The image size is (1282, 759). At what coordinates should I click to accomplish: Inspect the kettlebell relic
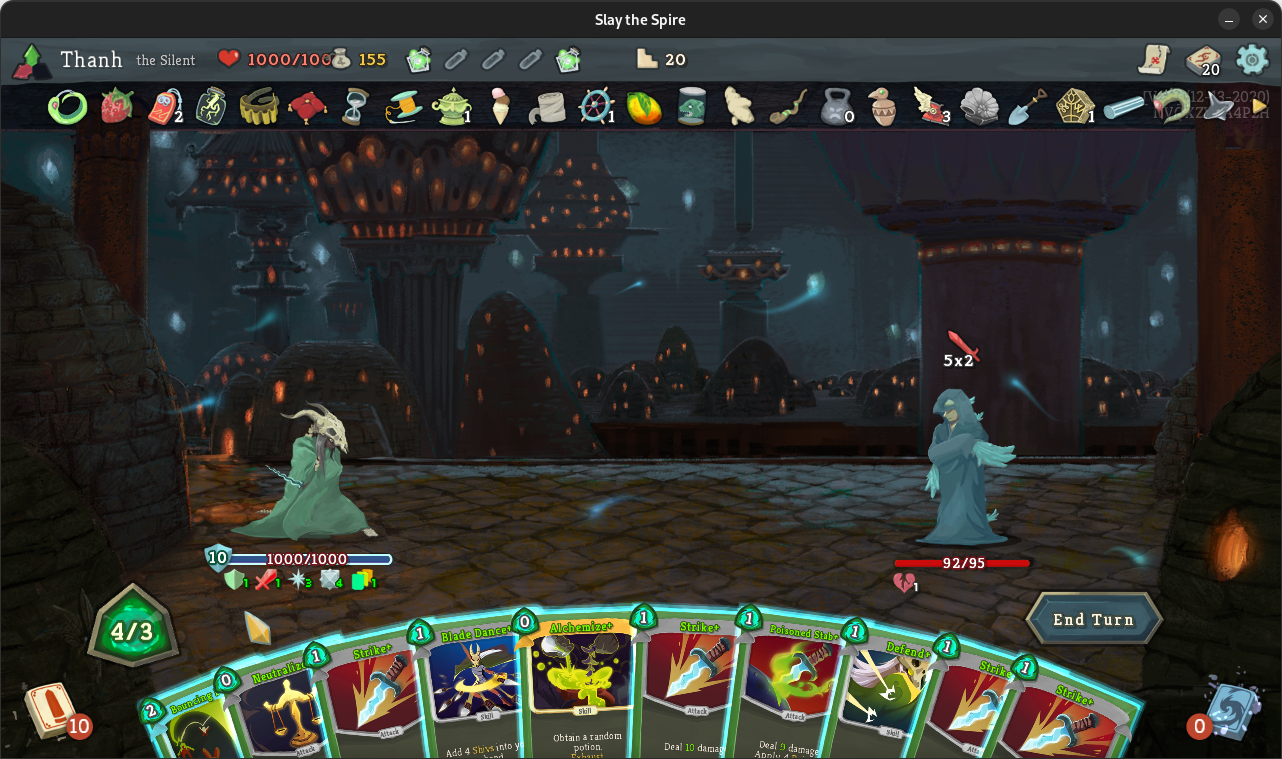point(835,106)
